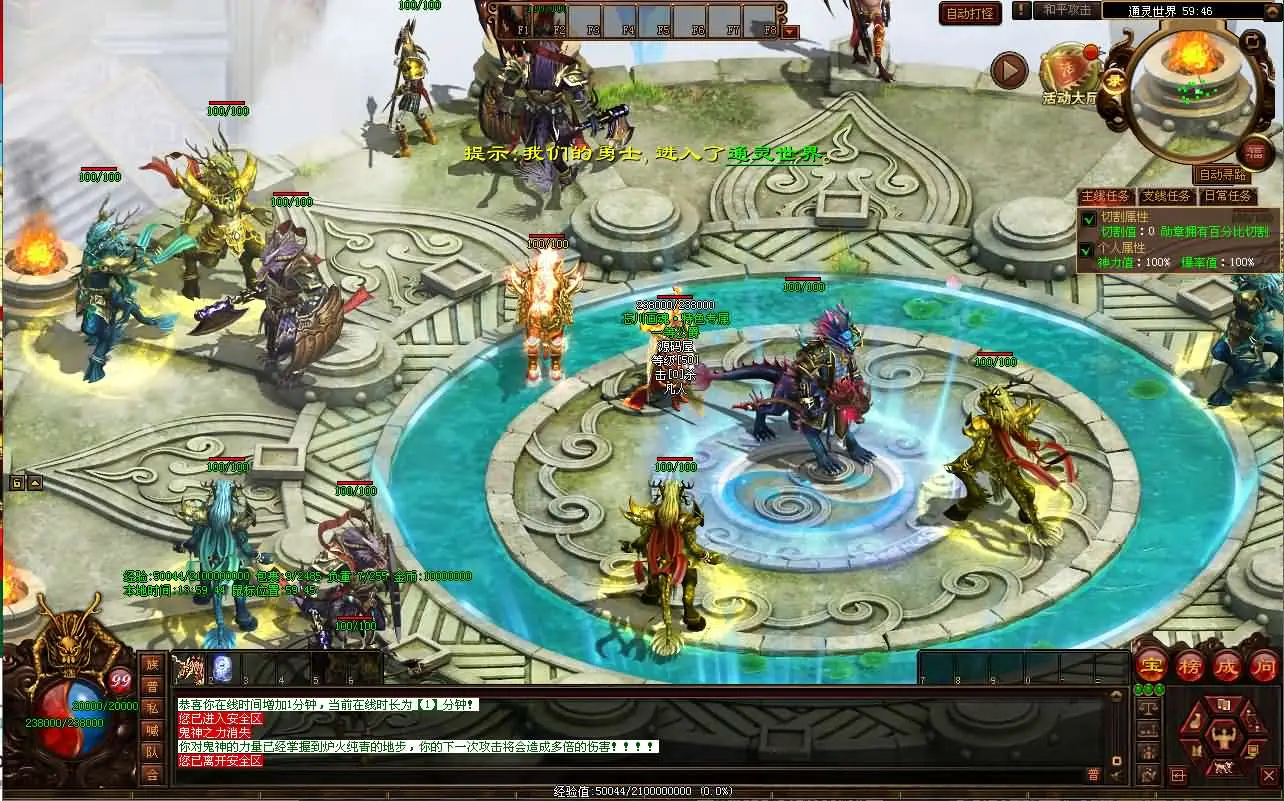1284x801 pixels.
Task: Use the first hotbar skill slot
Action: pos(188,668)
